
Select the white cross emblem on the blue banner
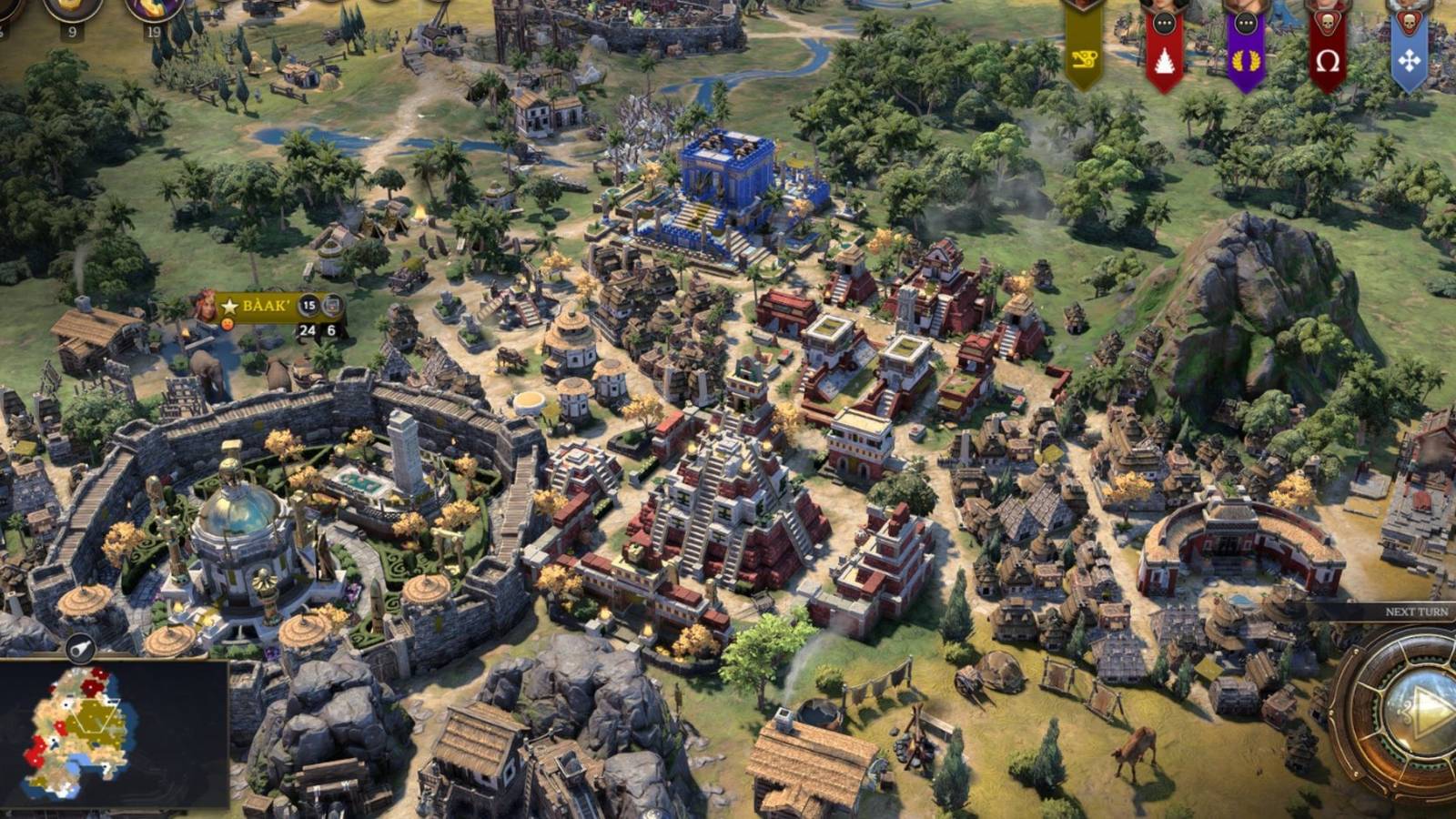[x=1410, y=58]
